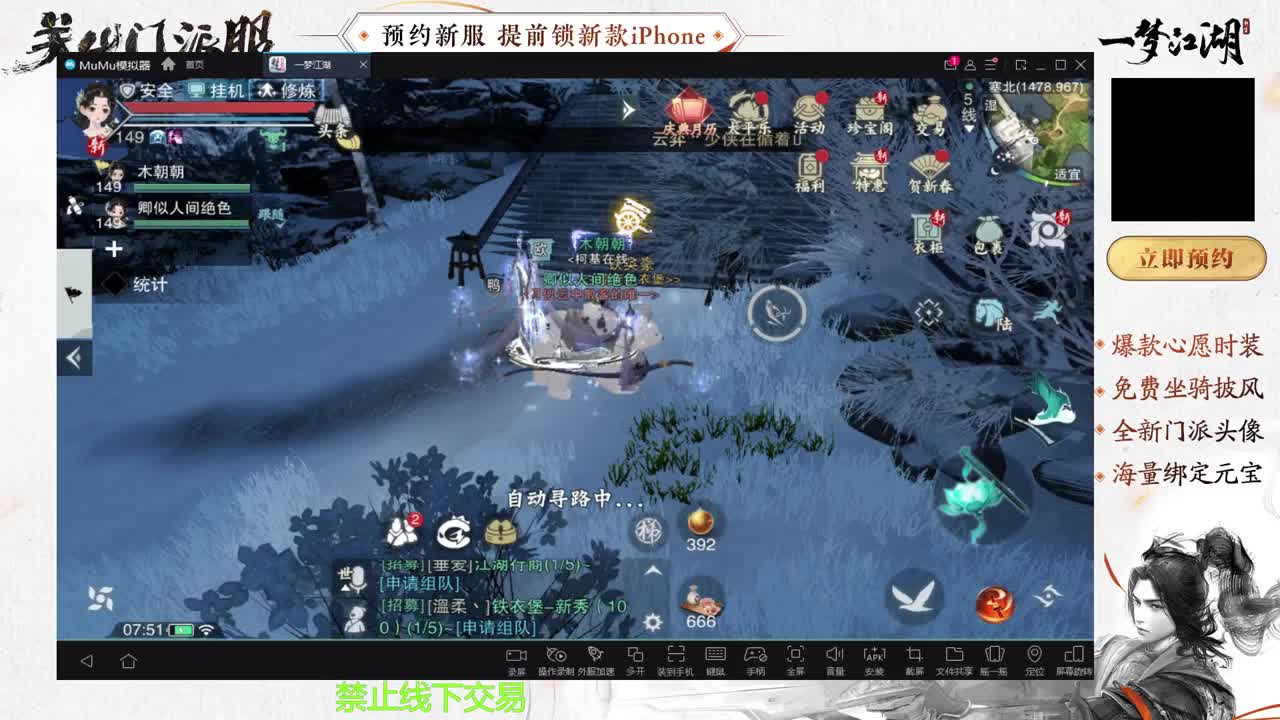Enable 安全 safe mode
The image size is (1280, 720).
(x=153, y=91)
